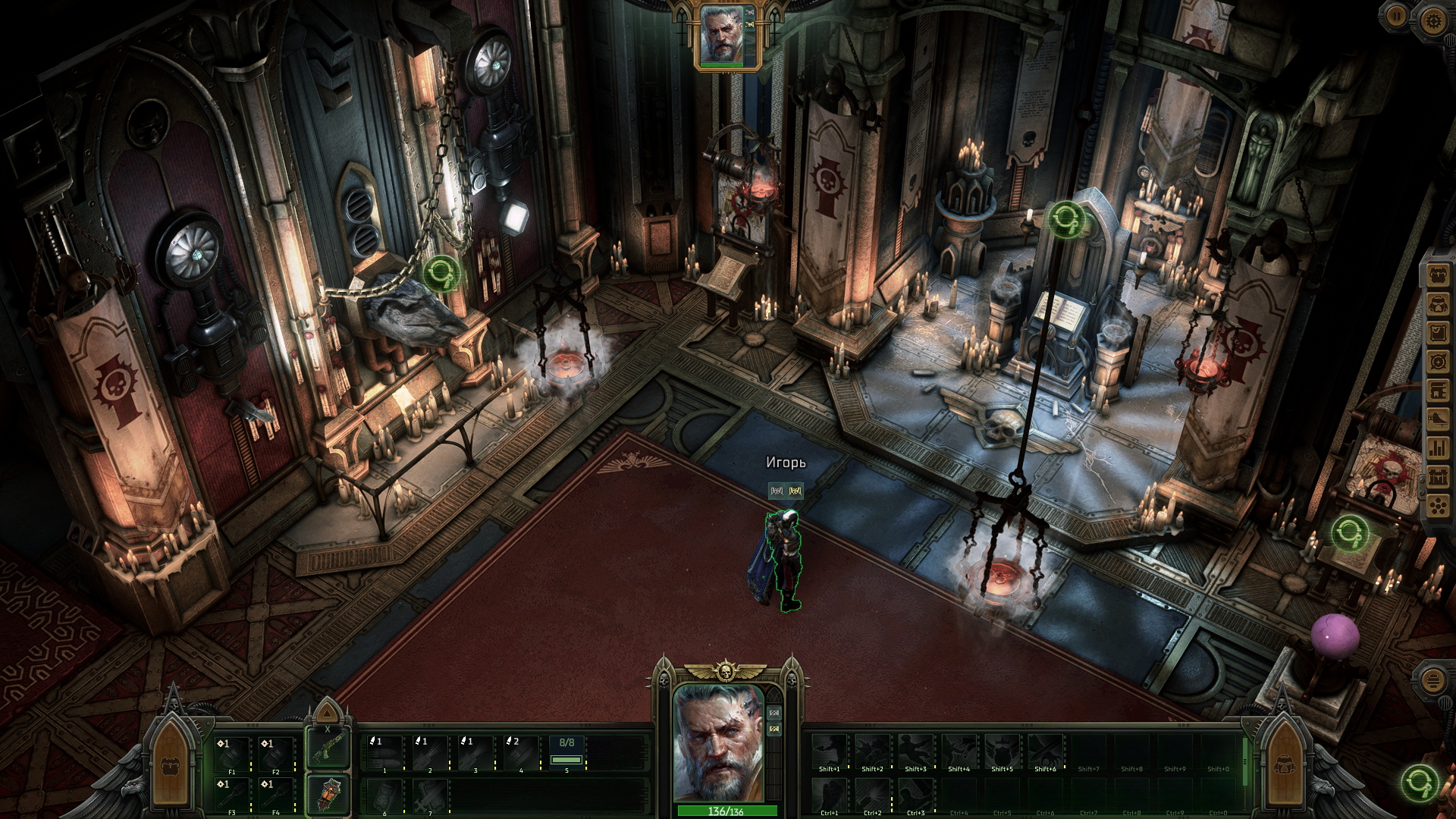Open the character helmet icon in the side menu
This screenshot has height=819, width=1456.
pos(1438,304)
